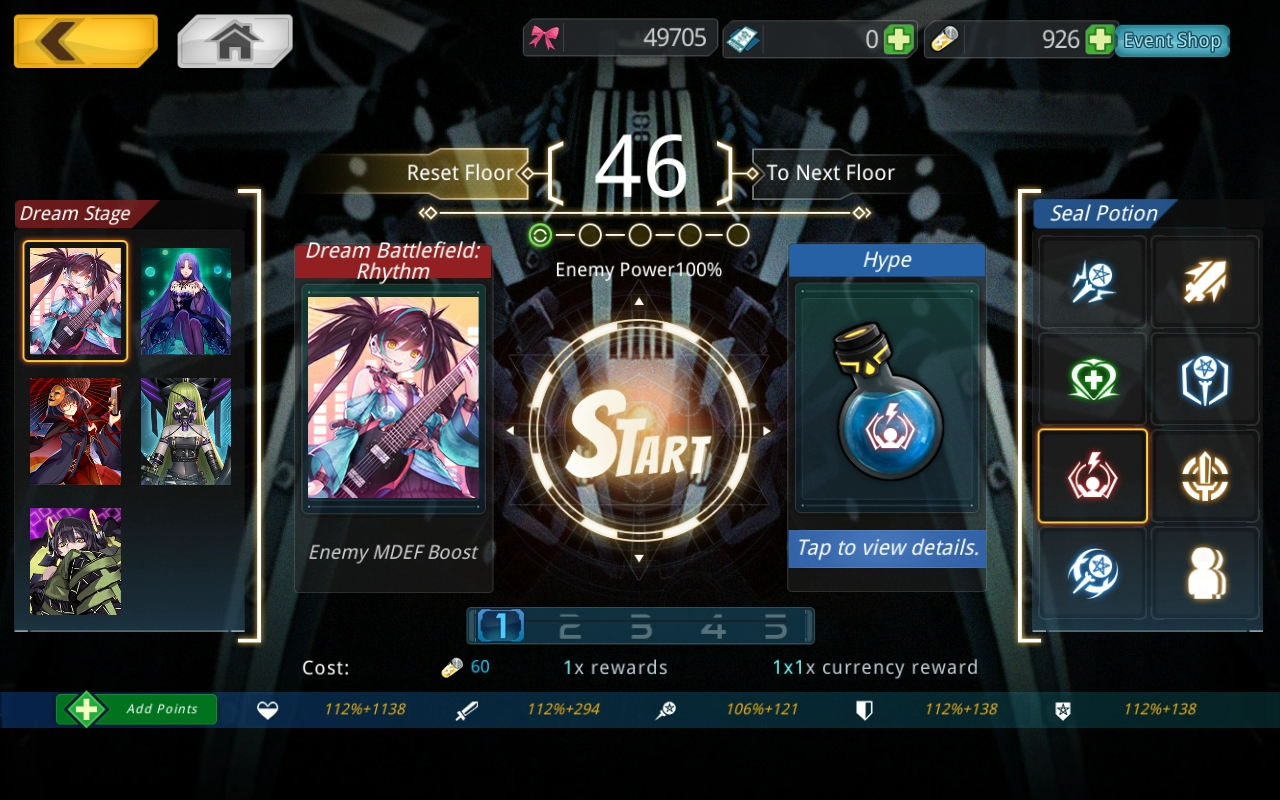1280x800 pixels.
Task: Switch to multiplier 3
Action: pos(640,627)
